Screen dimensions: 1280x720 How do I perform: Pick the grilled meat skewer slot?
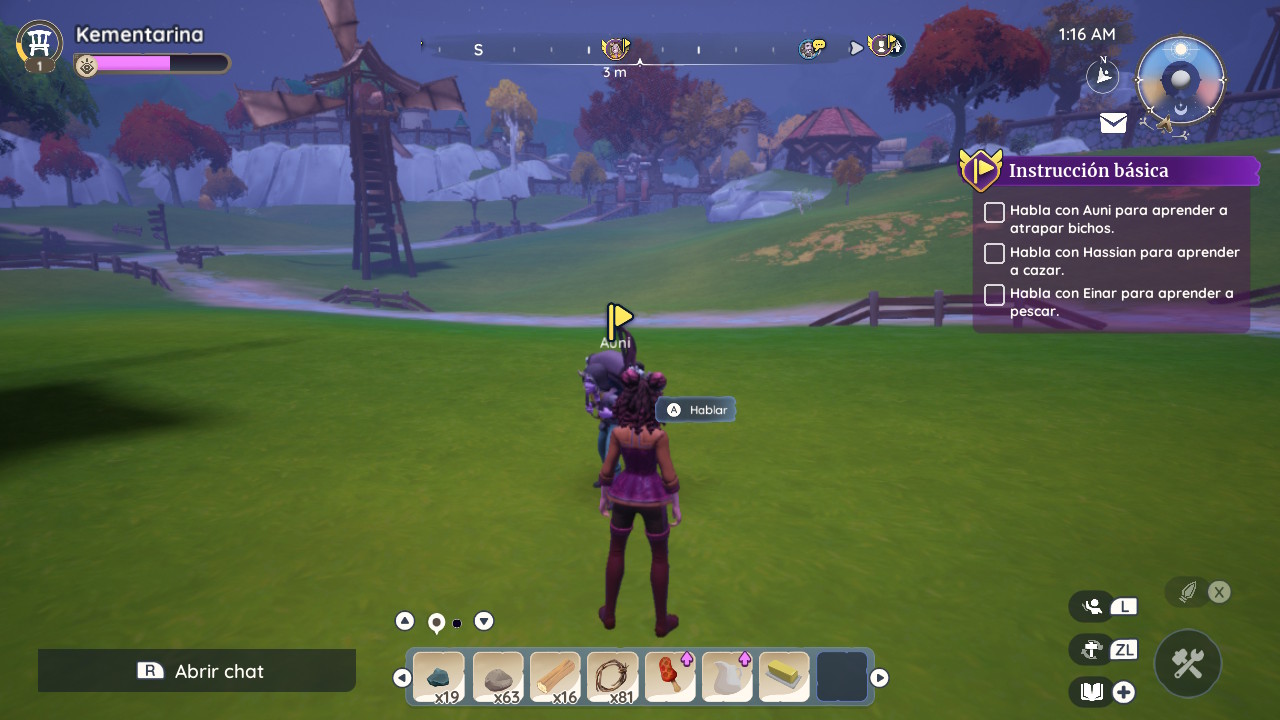click(670, 677)
